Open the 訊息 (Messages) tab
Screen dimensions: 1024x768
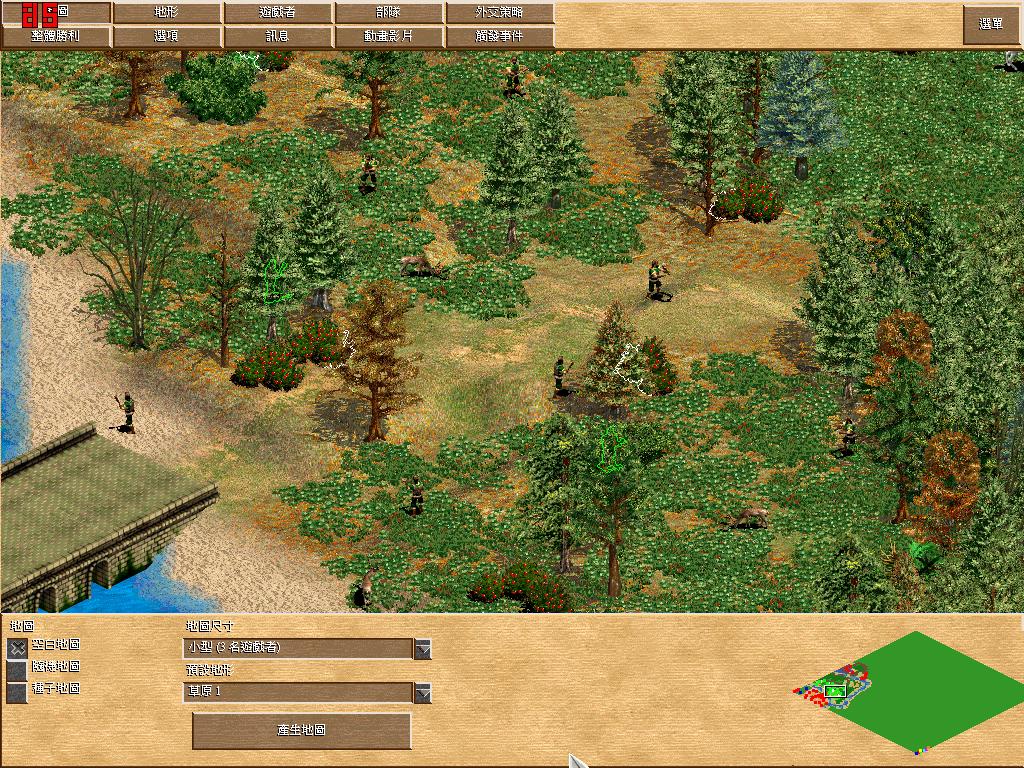pos(279,36)
